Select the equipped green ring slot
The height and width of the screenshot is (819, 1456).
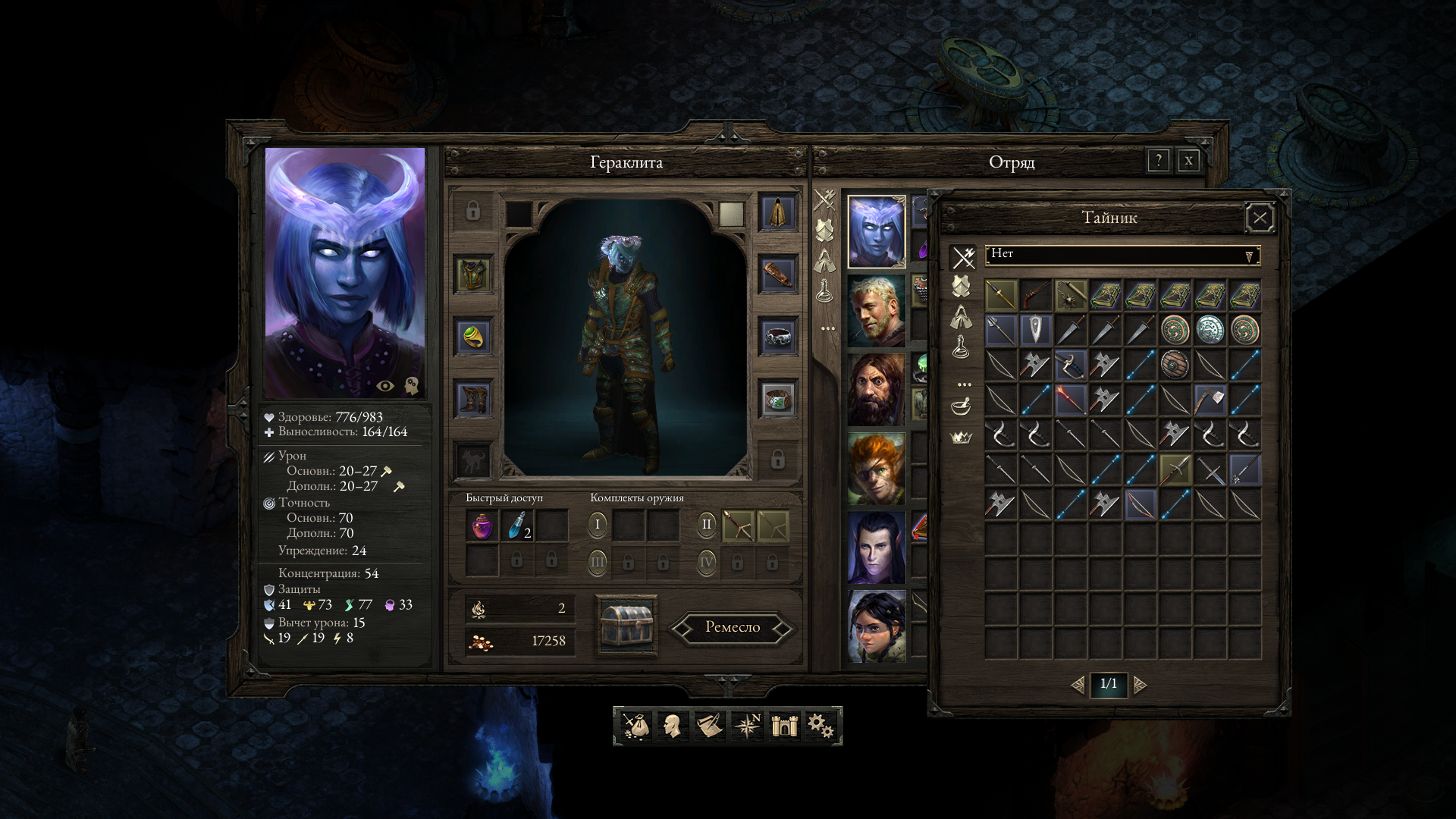pyautogui.click(x=473, y=336)
